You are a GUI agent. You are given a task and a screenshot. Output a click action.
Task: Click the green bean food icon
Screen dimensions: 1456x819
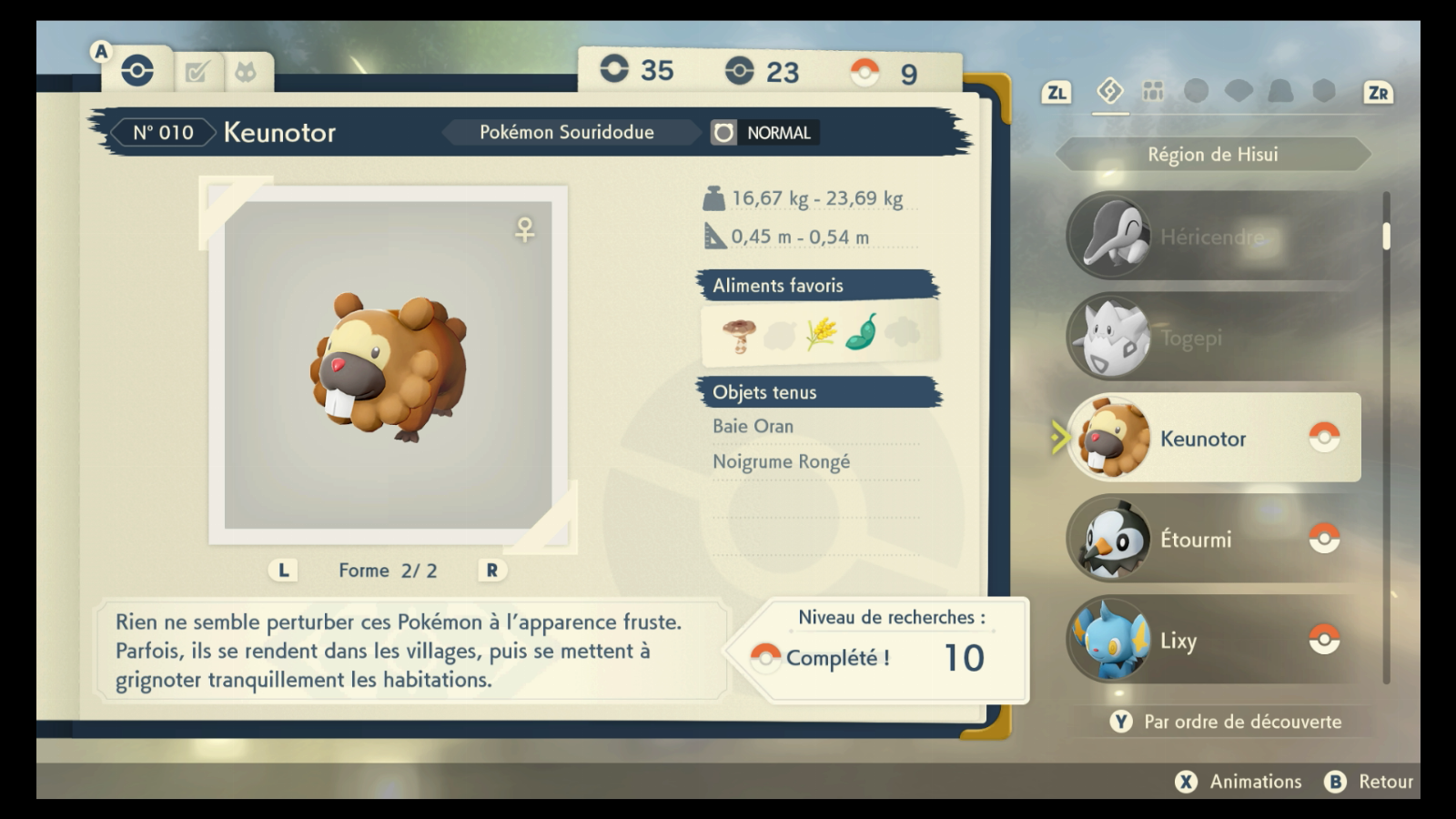861,333
